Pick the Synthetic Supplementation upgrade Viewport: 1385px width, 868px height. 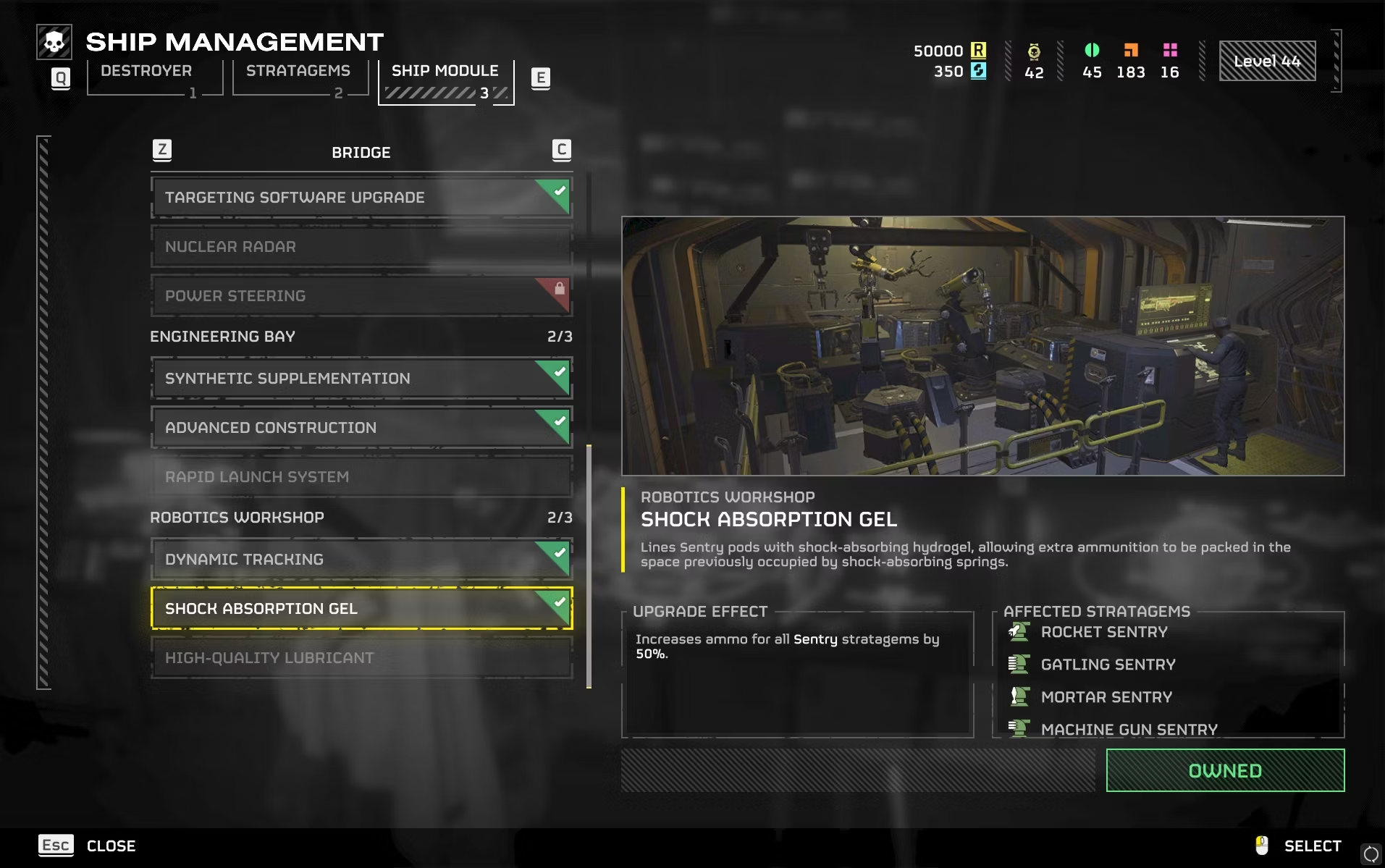[x=361, y=379]
